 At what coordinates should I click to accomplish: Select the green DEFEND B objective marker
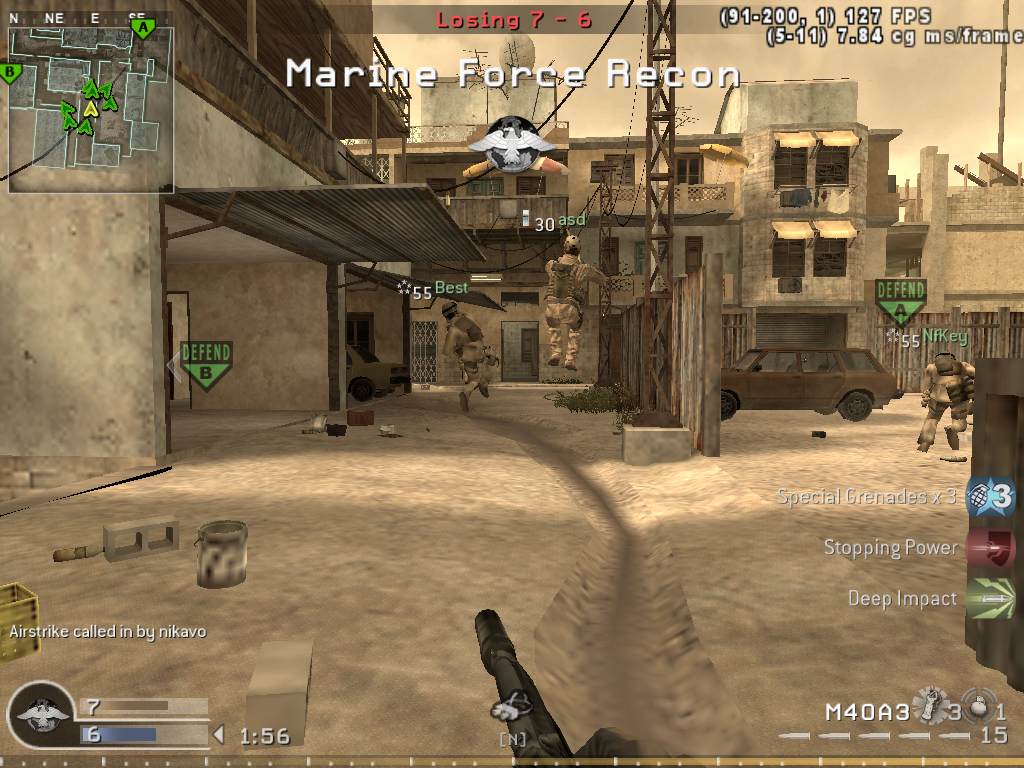pos(206,364)
